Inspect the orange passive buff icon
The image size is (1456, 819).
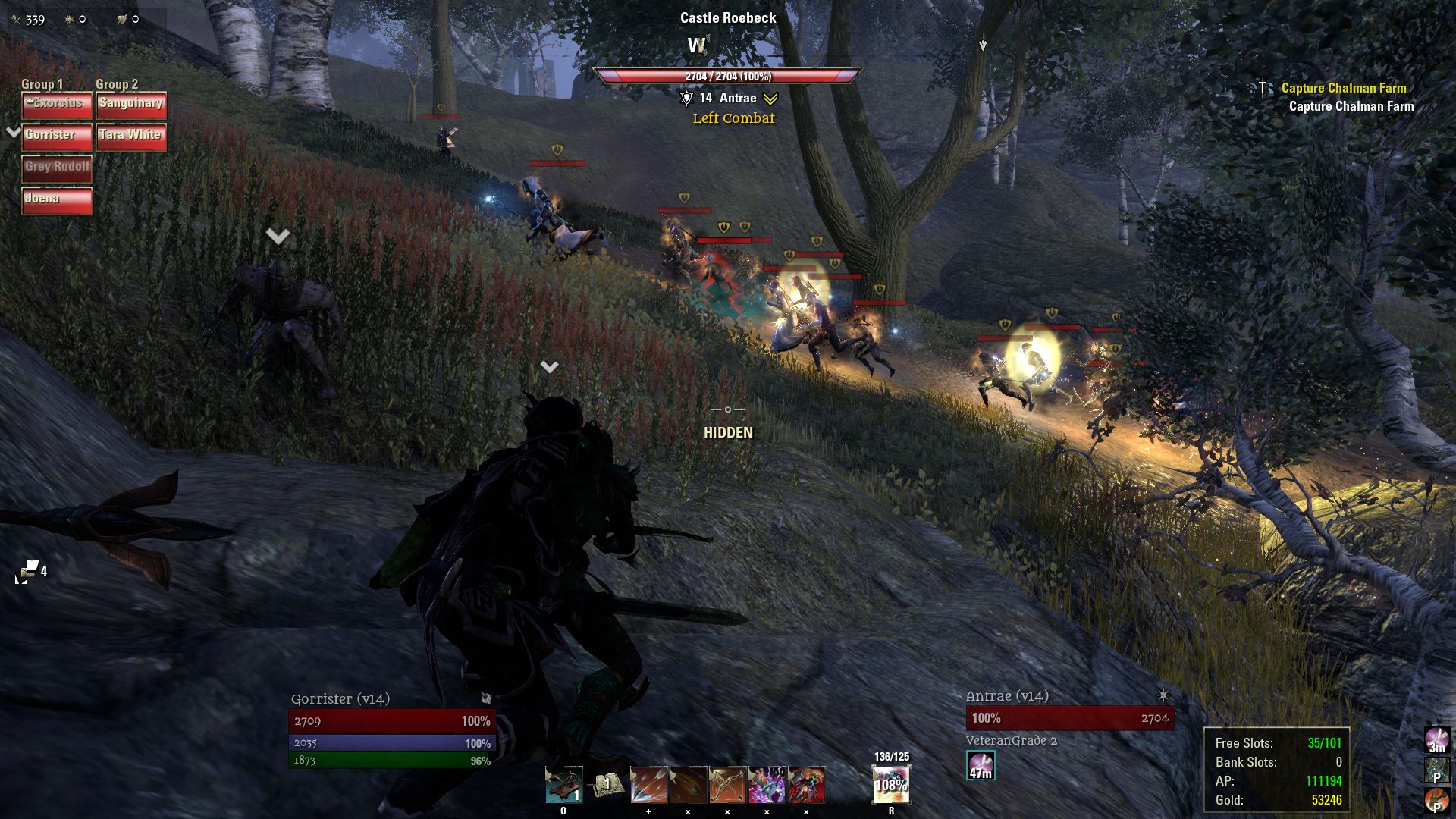click(x=1436, y=800)
